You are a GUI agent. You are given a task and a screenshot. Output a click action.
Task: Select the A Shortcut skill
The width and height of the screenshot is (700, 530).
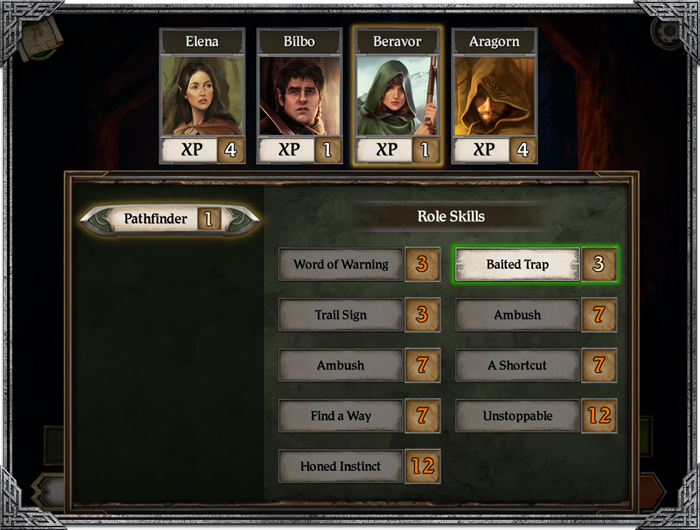[518, 365]
